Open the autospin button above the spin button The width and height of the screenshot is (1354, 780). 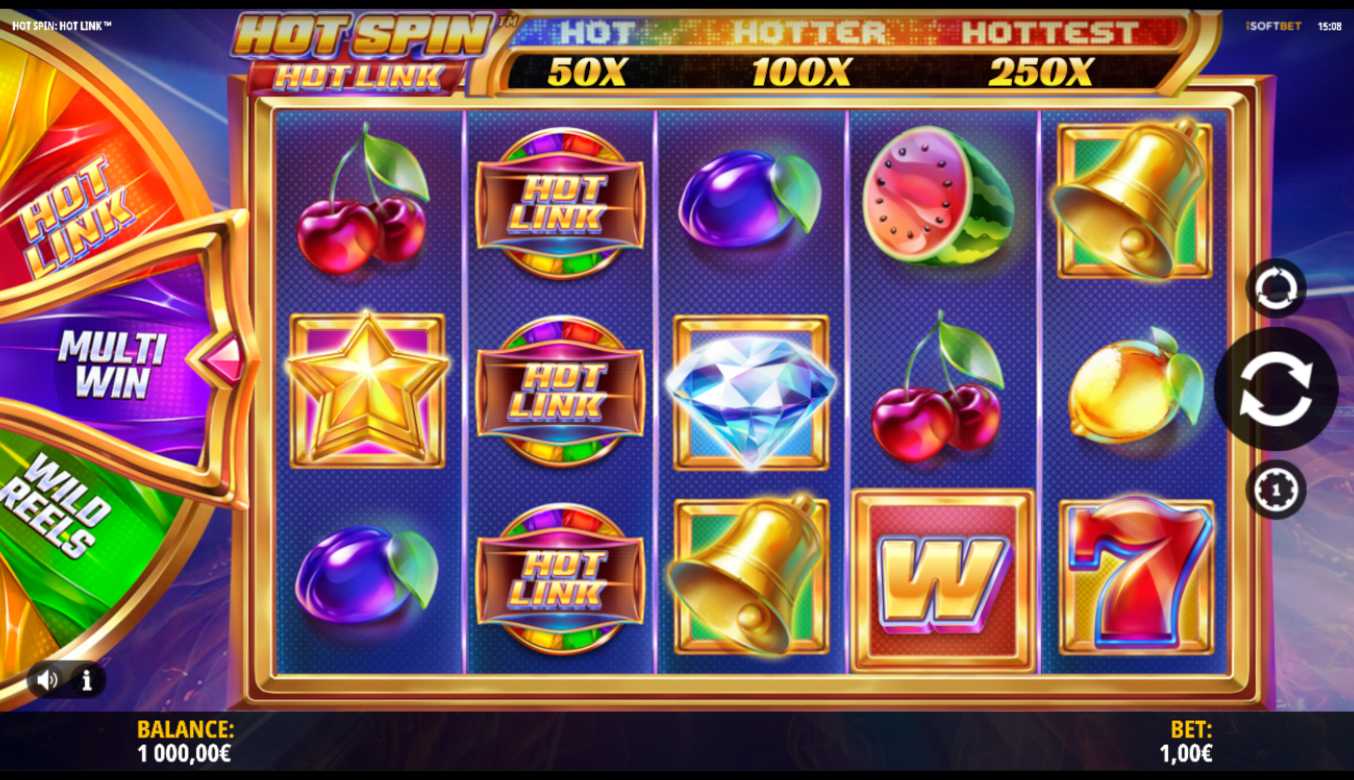tap(1276, 288)
